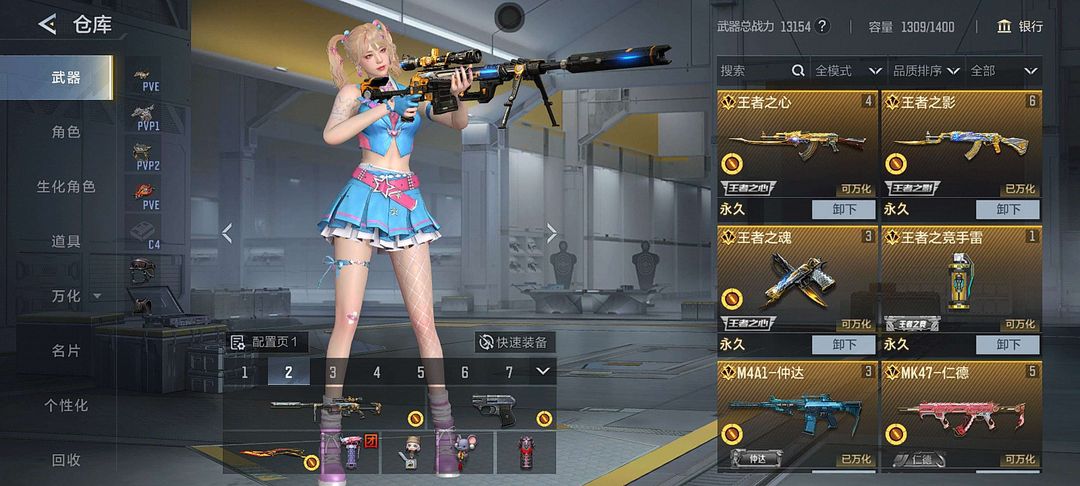Show the help for 武器总战力

pyautogui.click(x=823, y=26)
